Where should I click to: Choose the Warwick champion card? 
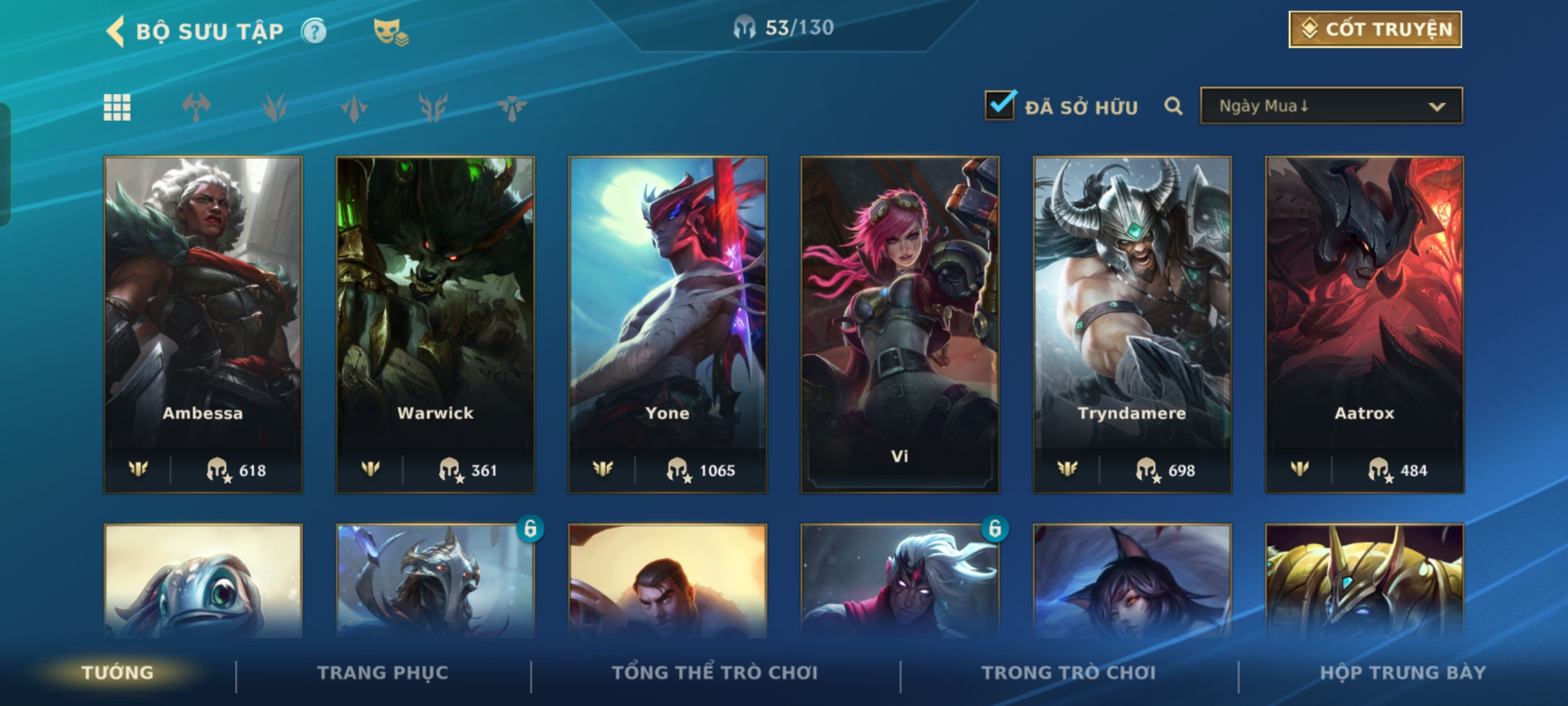(435, 324)
